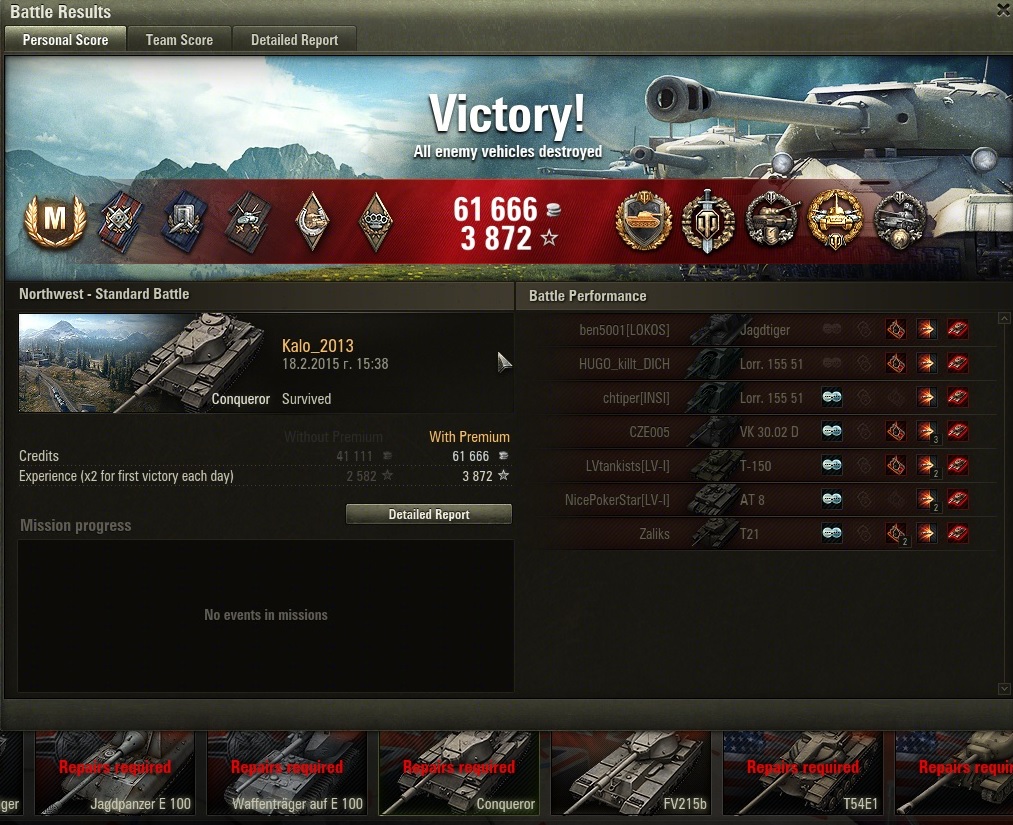Click the Detailed Report button
The image size is (1013, 825).
point(428,514)
